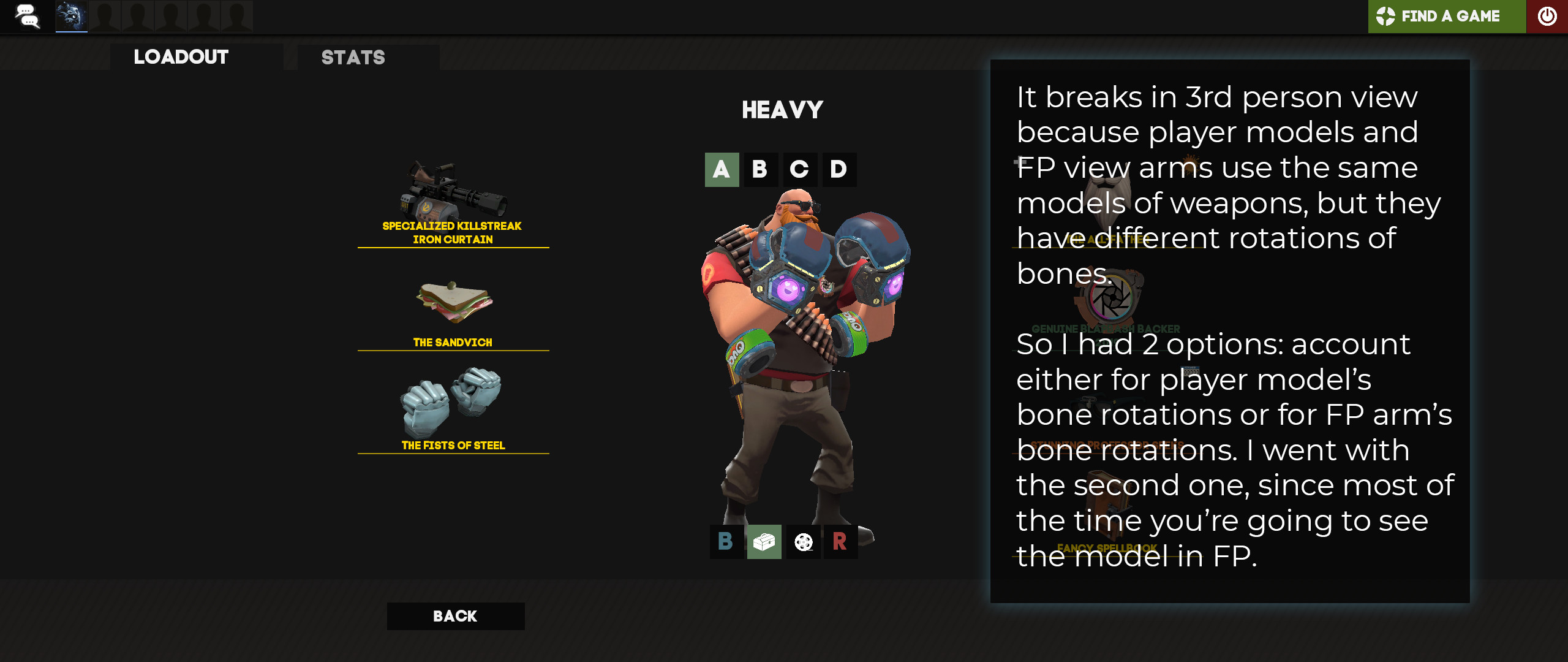The image size is (1568, 662).
Task: Enable loadout preset D
Action: click(x=838, y=169)
